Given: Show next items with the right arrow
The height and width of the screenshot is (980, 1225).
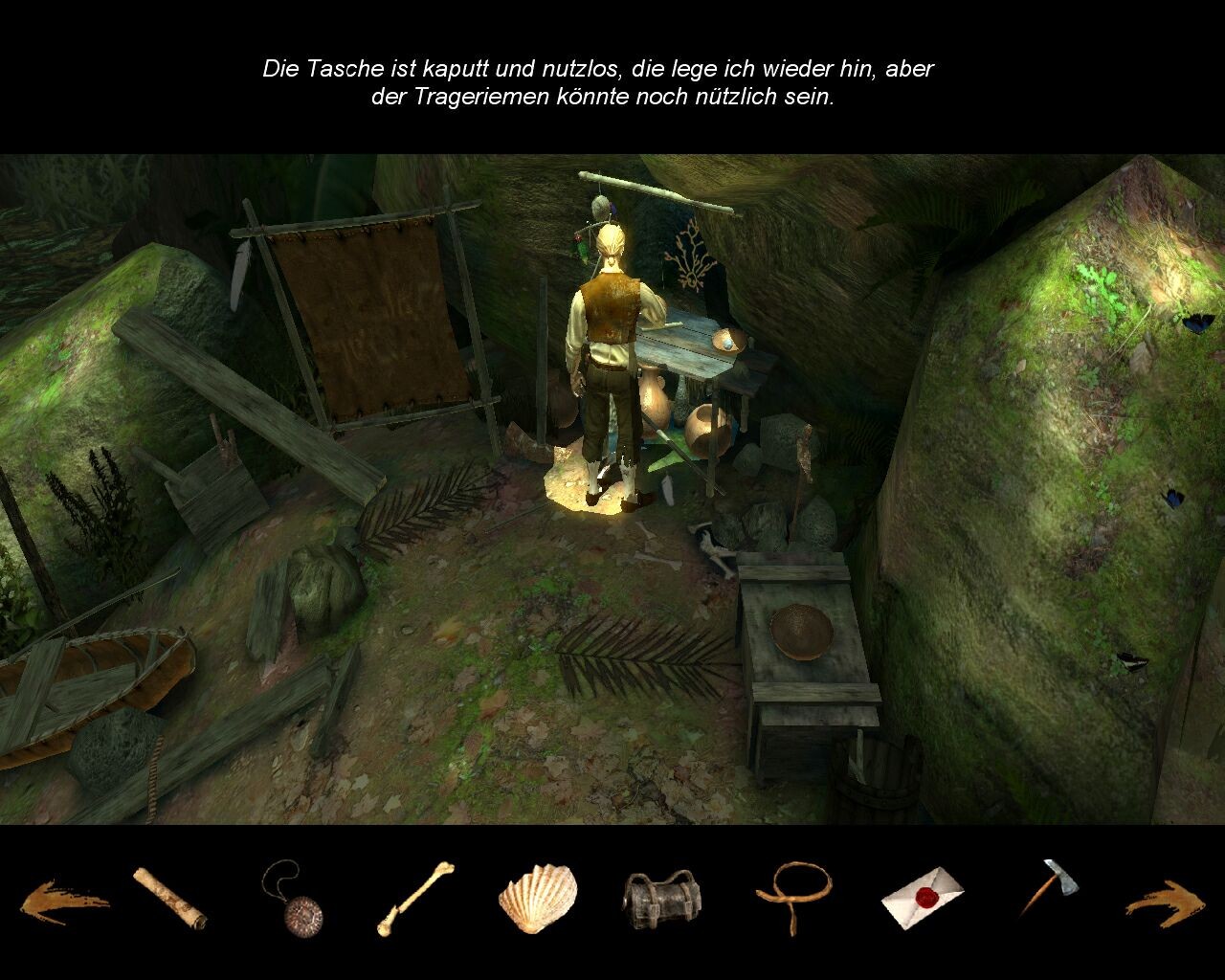Looking at the screenshot, I should pos(1165,902).
